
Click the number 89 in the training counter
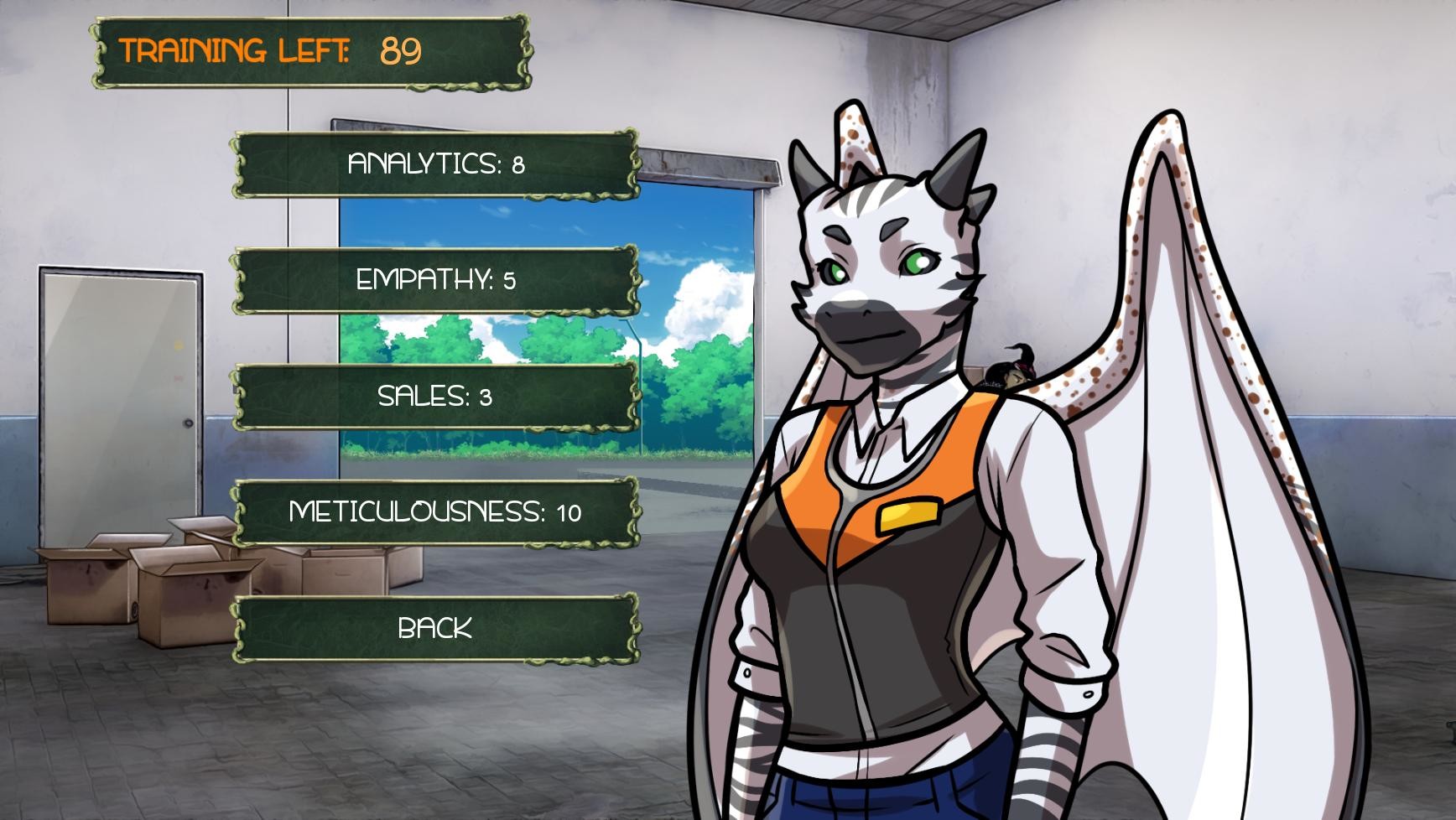point(400,50)
